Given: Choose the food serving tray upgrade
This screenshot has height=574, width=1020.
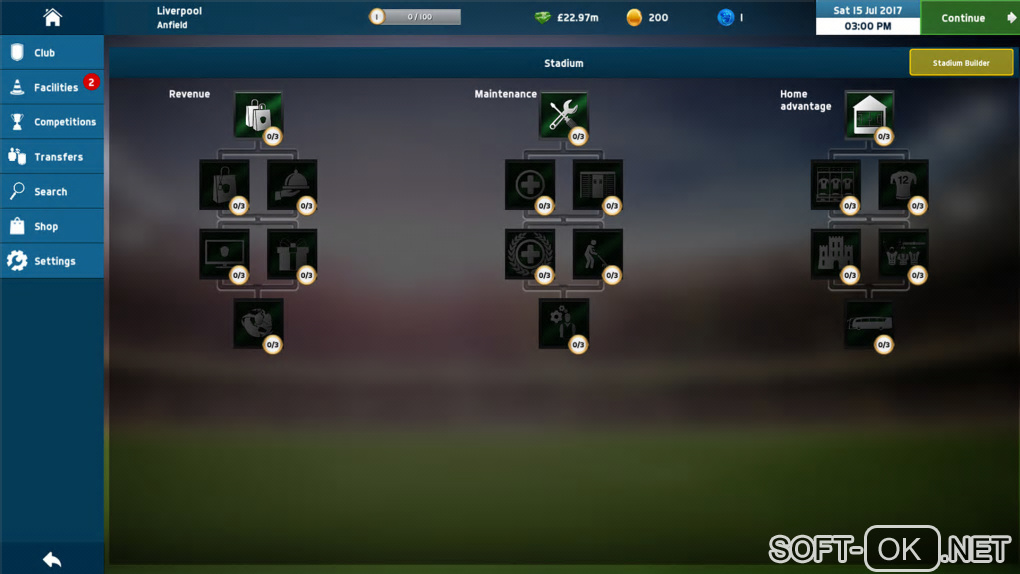Looking at the screenshot, I should 292,185.
